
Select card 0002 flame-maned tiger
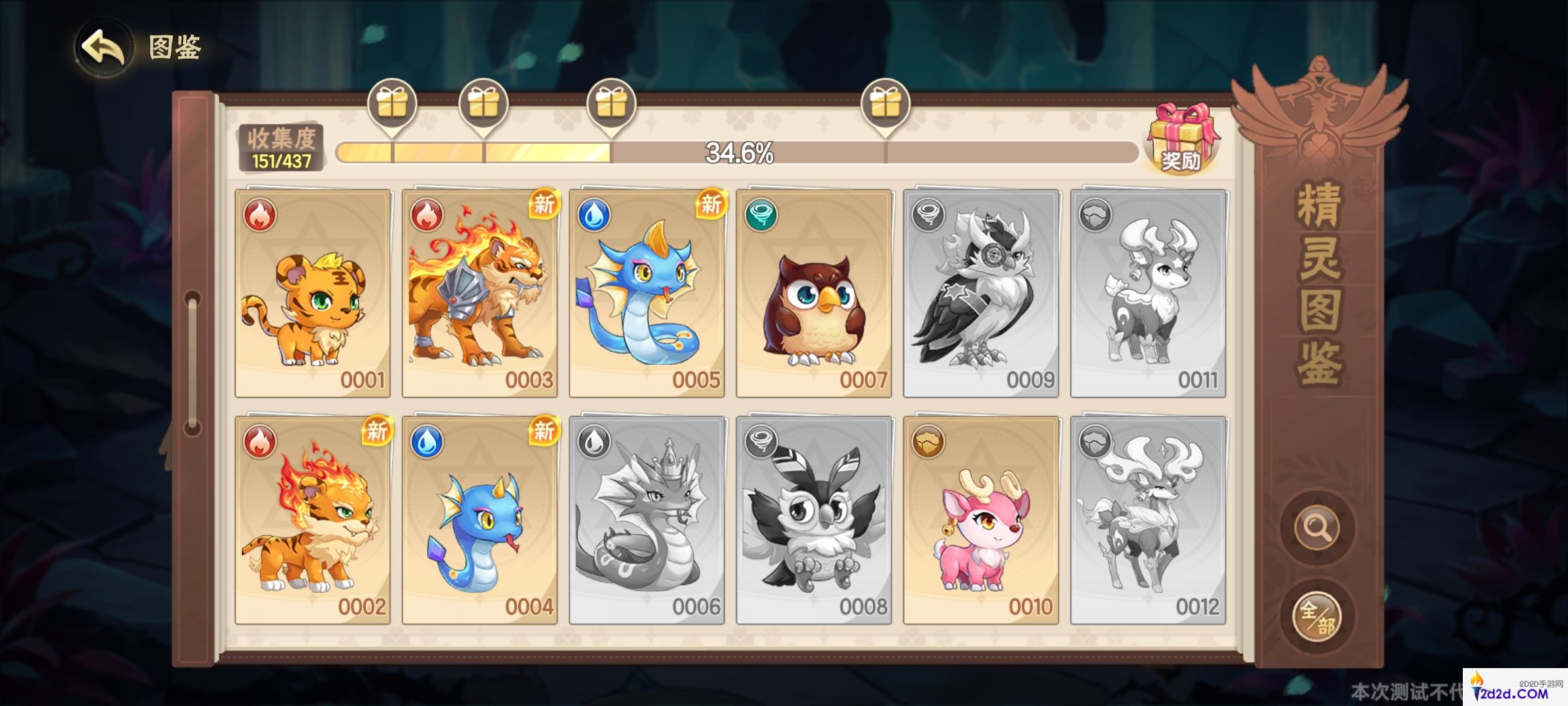coord(313,520)
